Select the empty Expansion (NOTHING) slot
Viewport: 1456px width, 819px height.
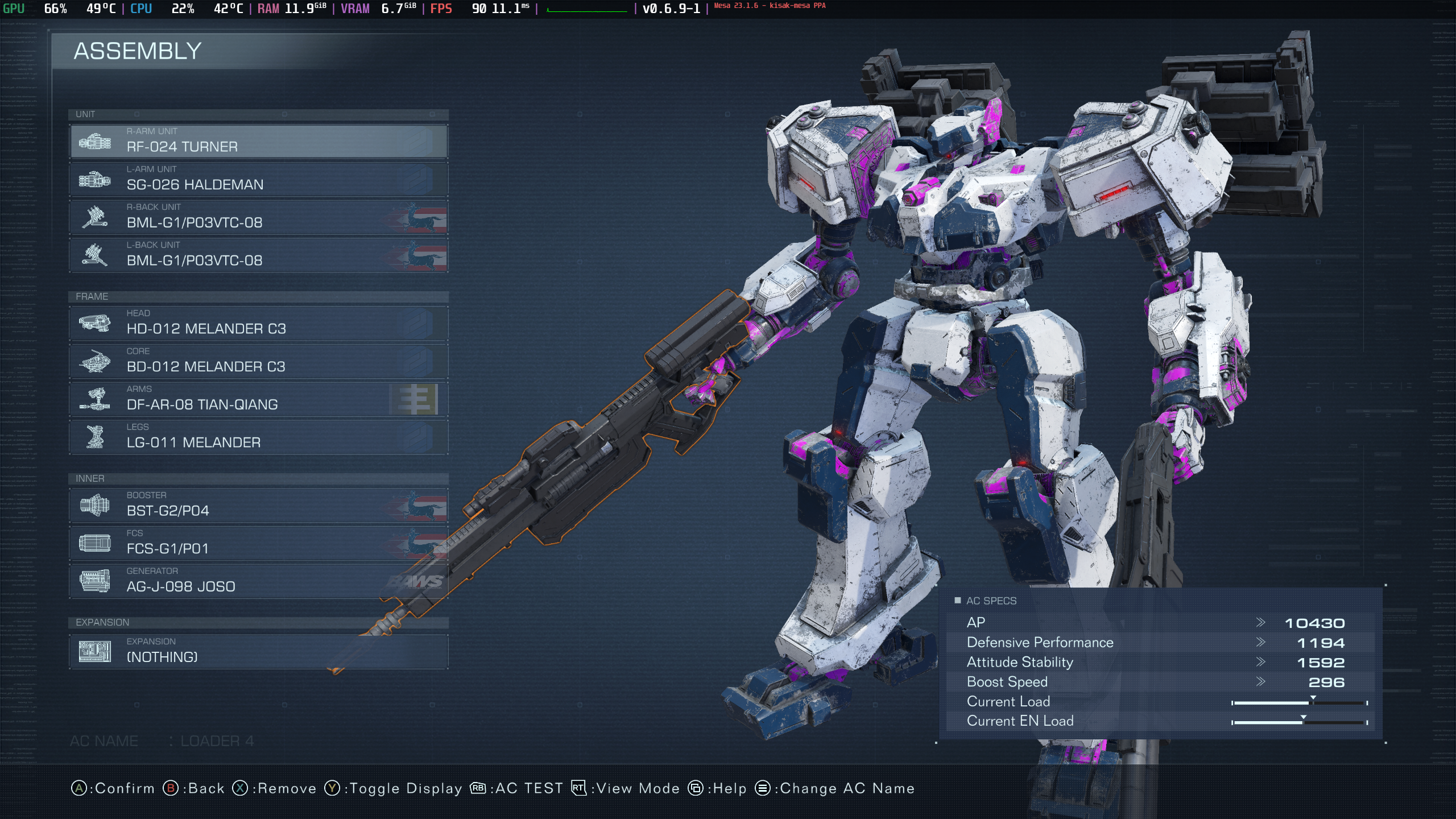[x=259, y=651]
